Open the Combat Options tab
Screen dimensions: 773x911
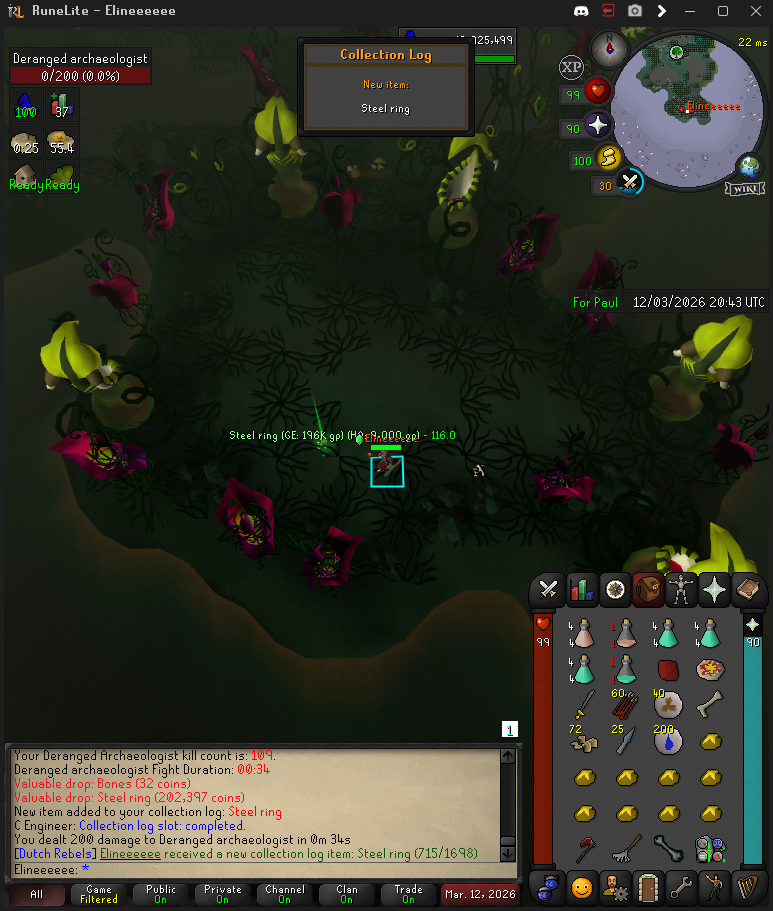548,590
